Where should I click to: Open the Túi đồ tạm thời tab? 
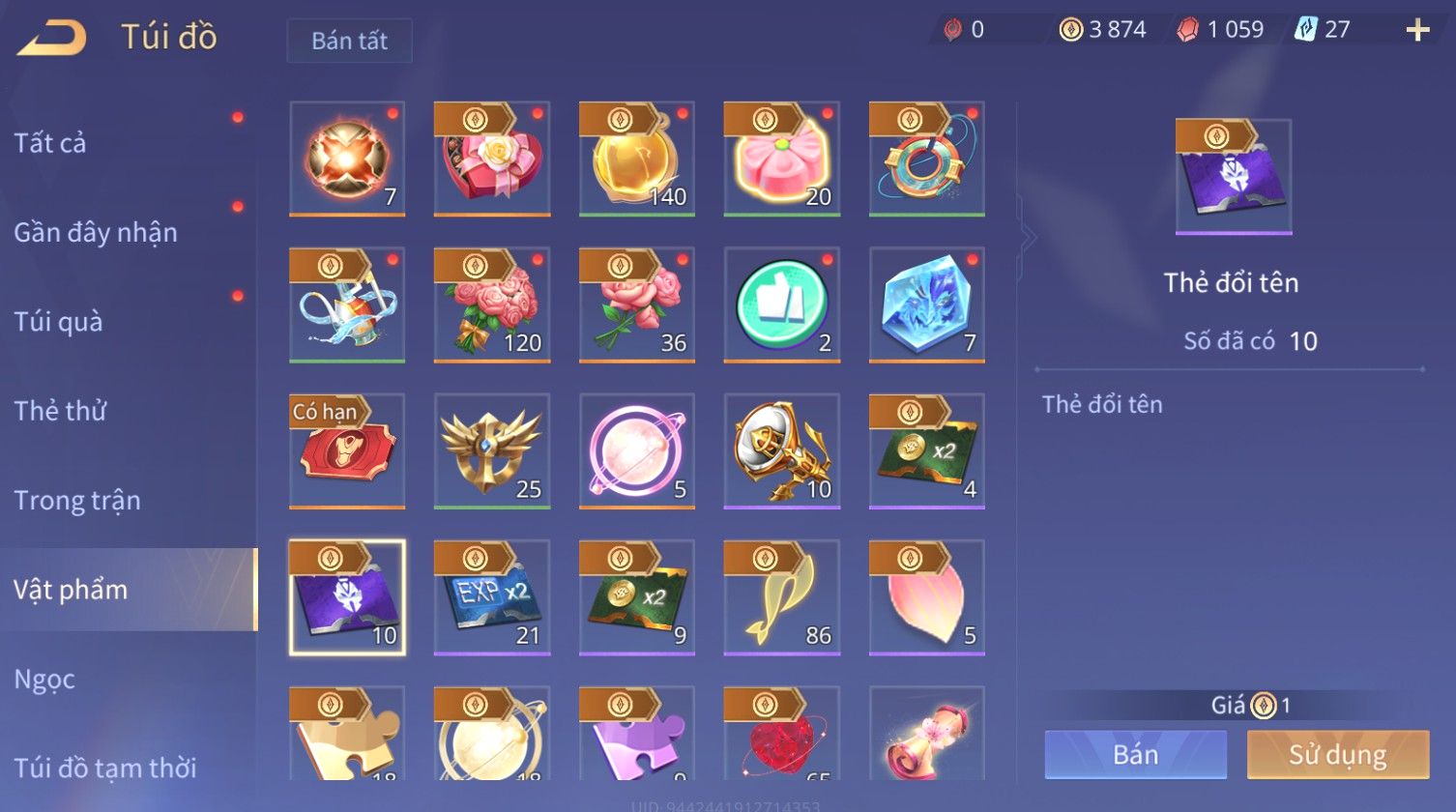(x=105, y=768)
